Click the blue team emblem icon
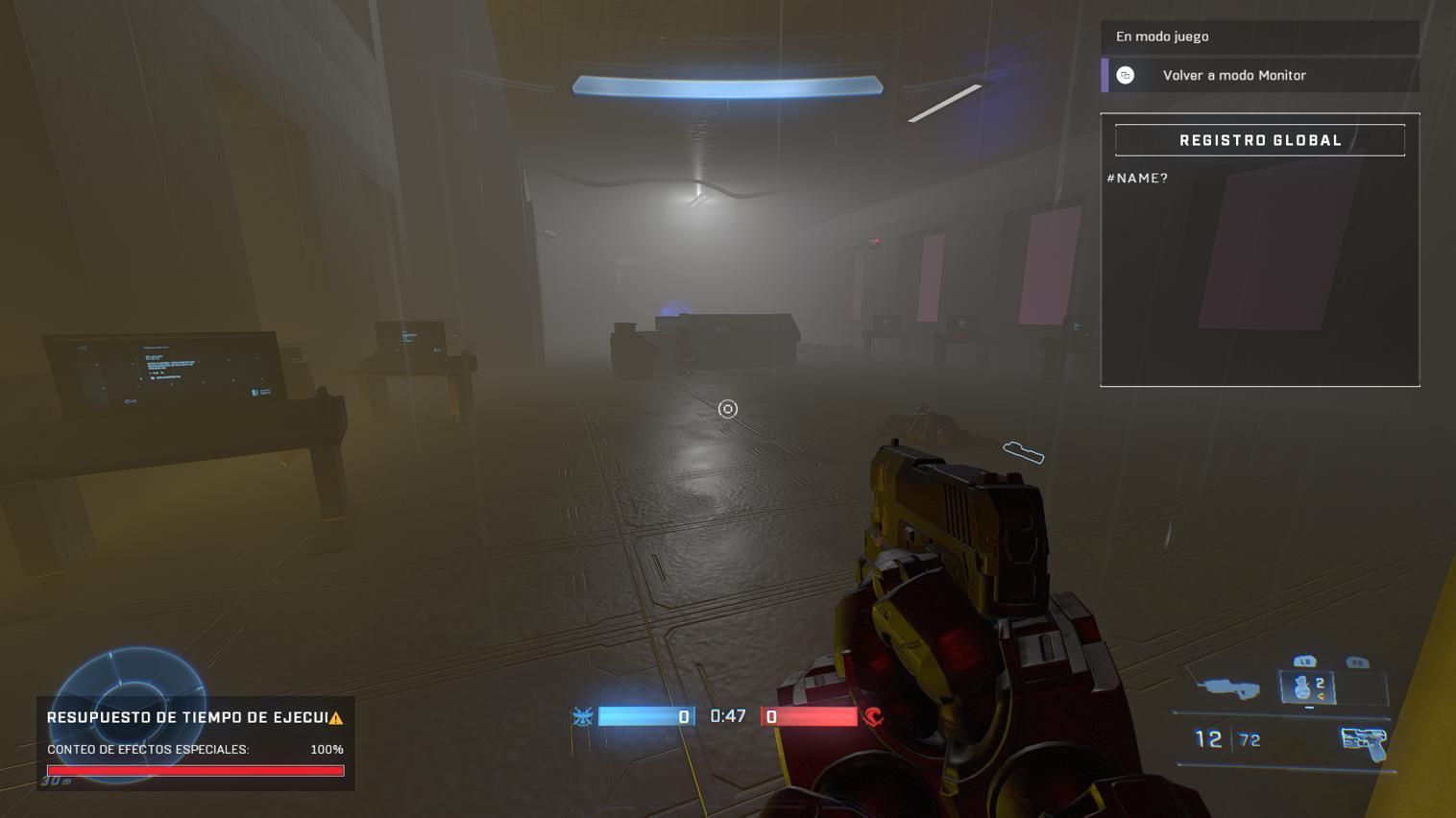Viewport: 1456px width, 818px height. [x=583, y=716]
